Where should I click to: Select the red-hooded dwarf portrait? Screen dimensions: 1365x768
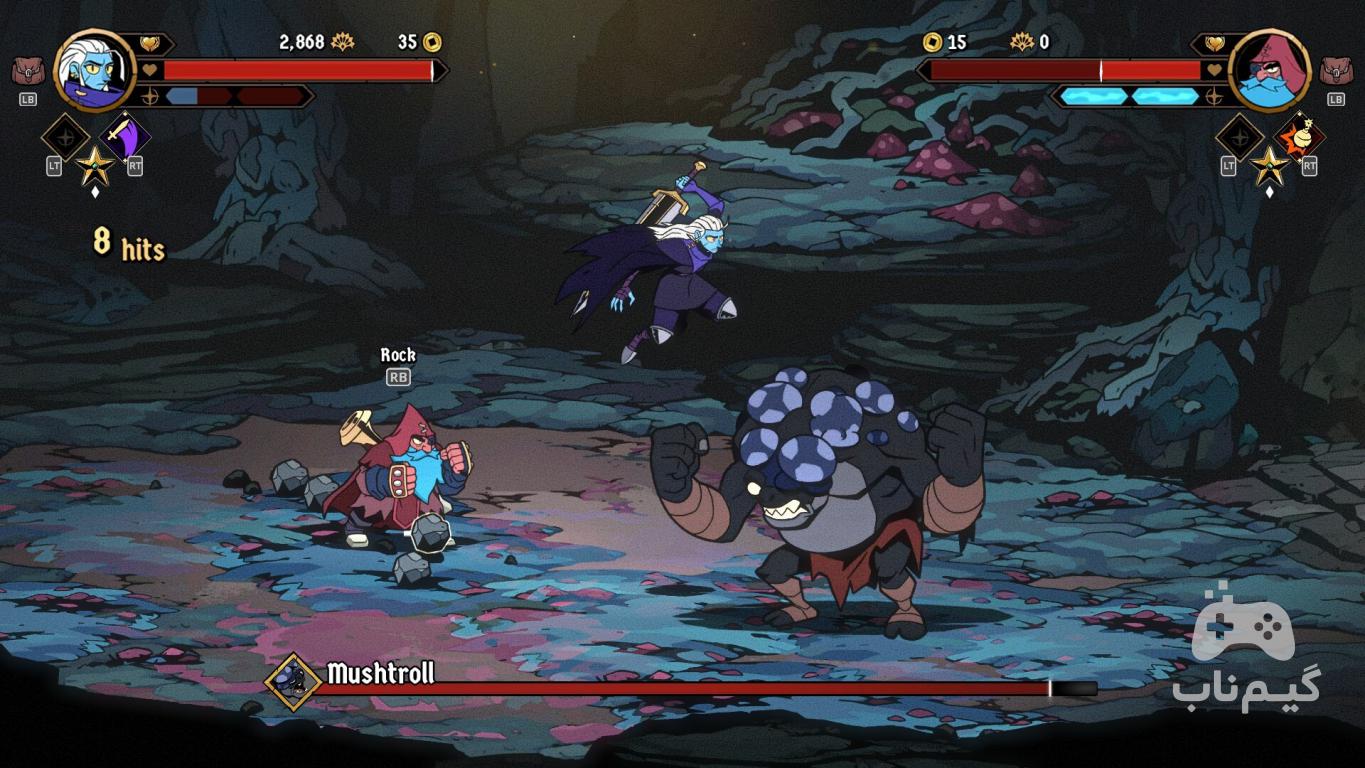coord(1268,70)
